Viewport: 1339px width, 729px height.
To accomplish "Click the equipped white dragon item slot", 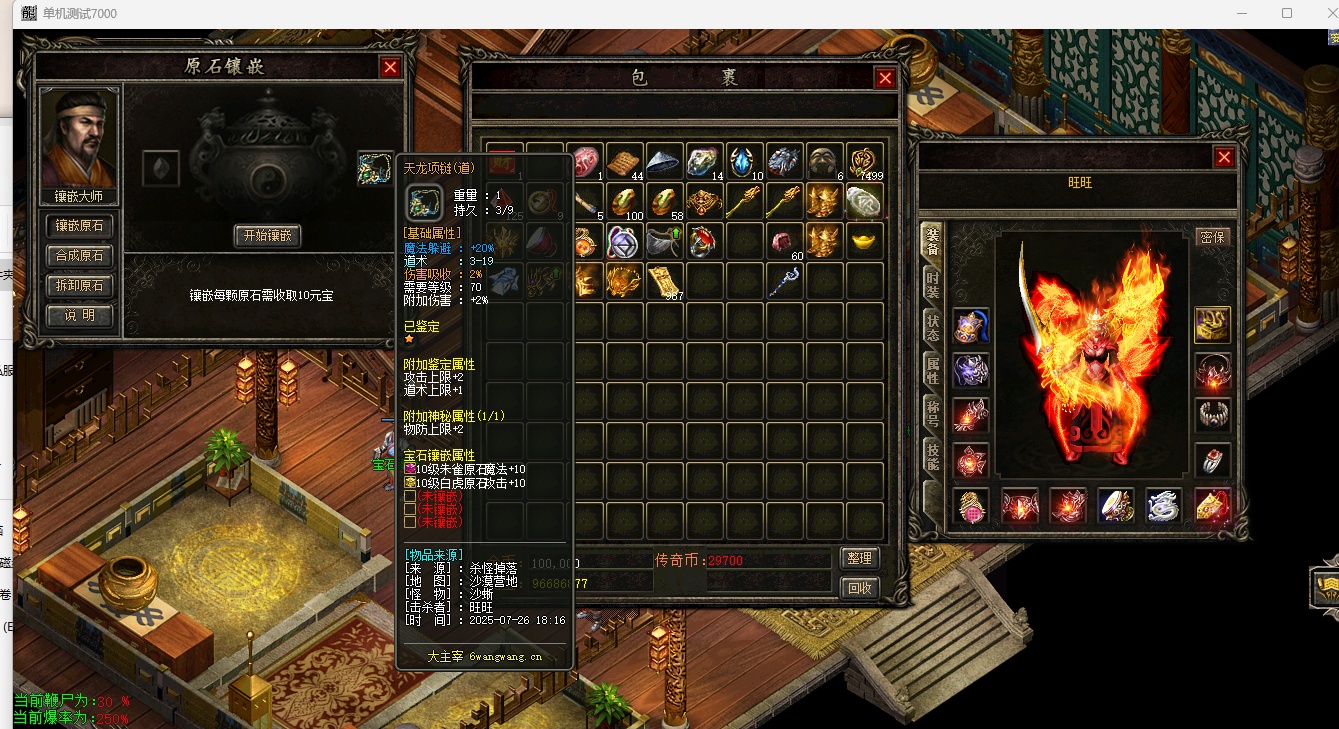I will [1163, 506].
